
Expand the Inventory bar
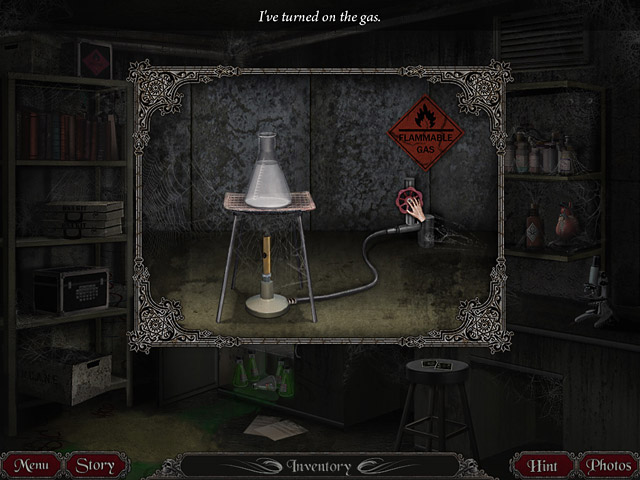318,466
